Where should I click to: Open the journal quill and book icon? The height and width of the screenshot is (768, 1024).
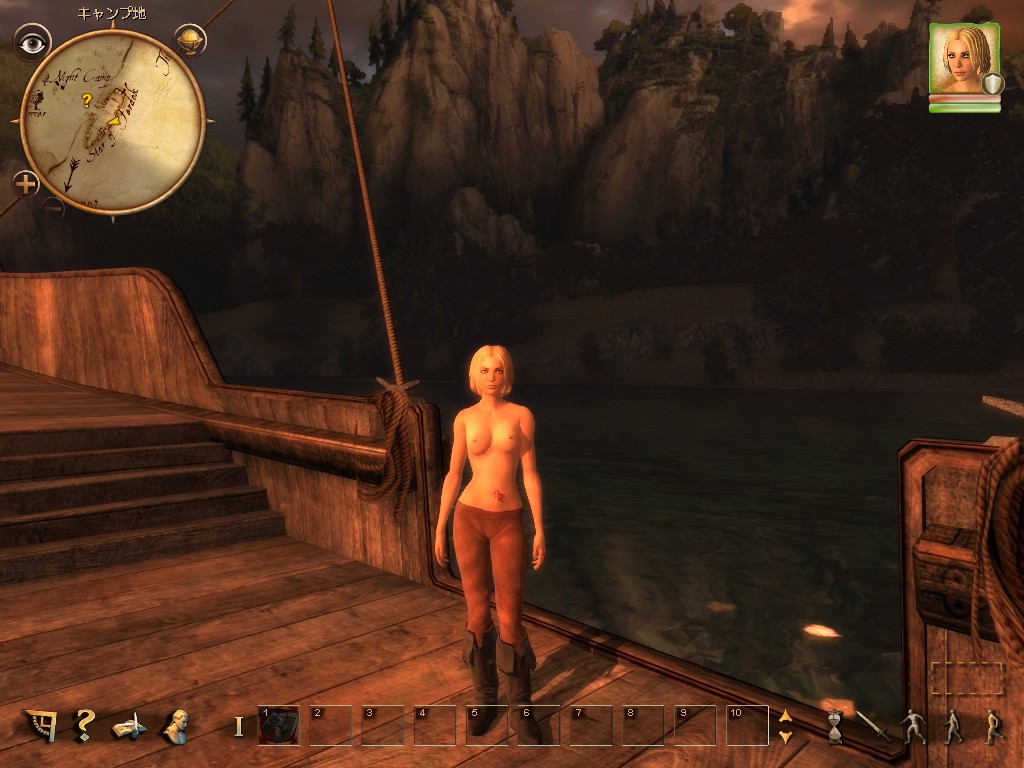click(130, 725)
